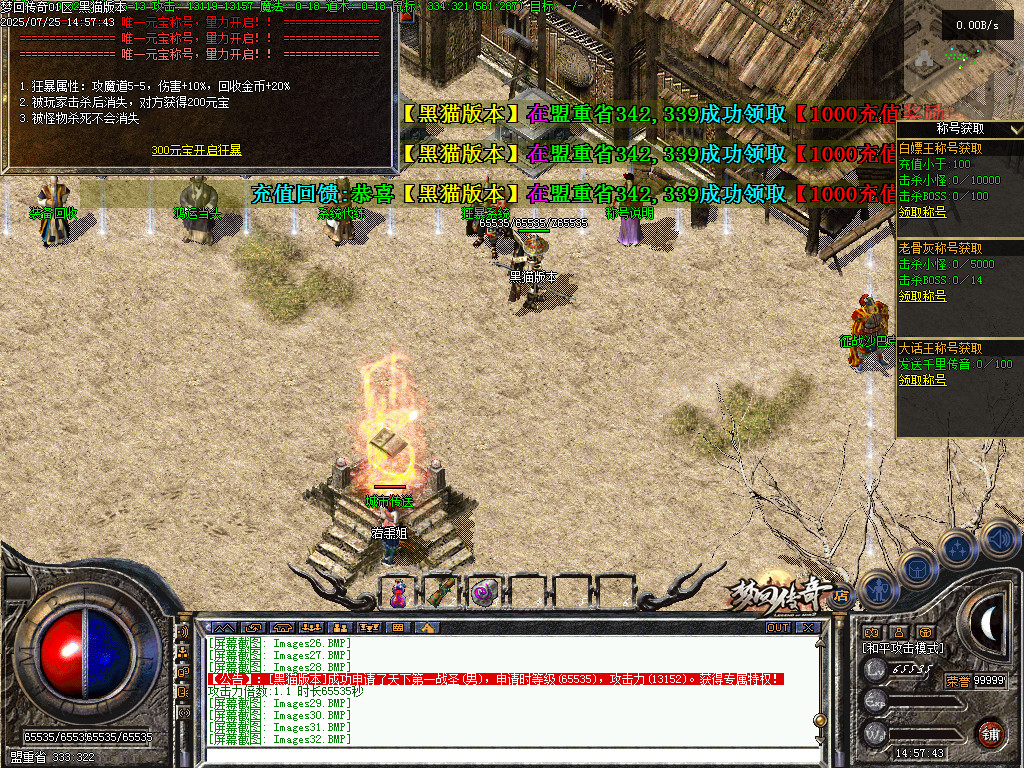Open the character equipment round button
The width and height of the screenshot is (1024, 768).
click(x=878, y=591)
